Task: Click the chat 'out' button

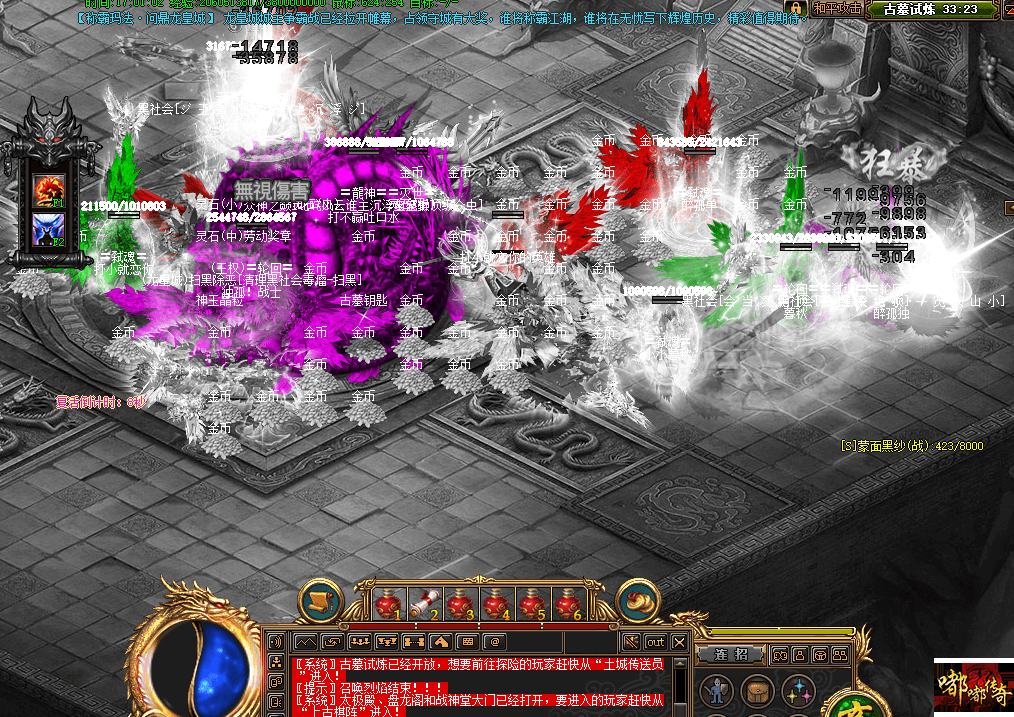Action: point(655,641)
